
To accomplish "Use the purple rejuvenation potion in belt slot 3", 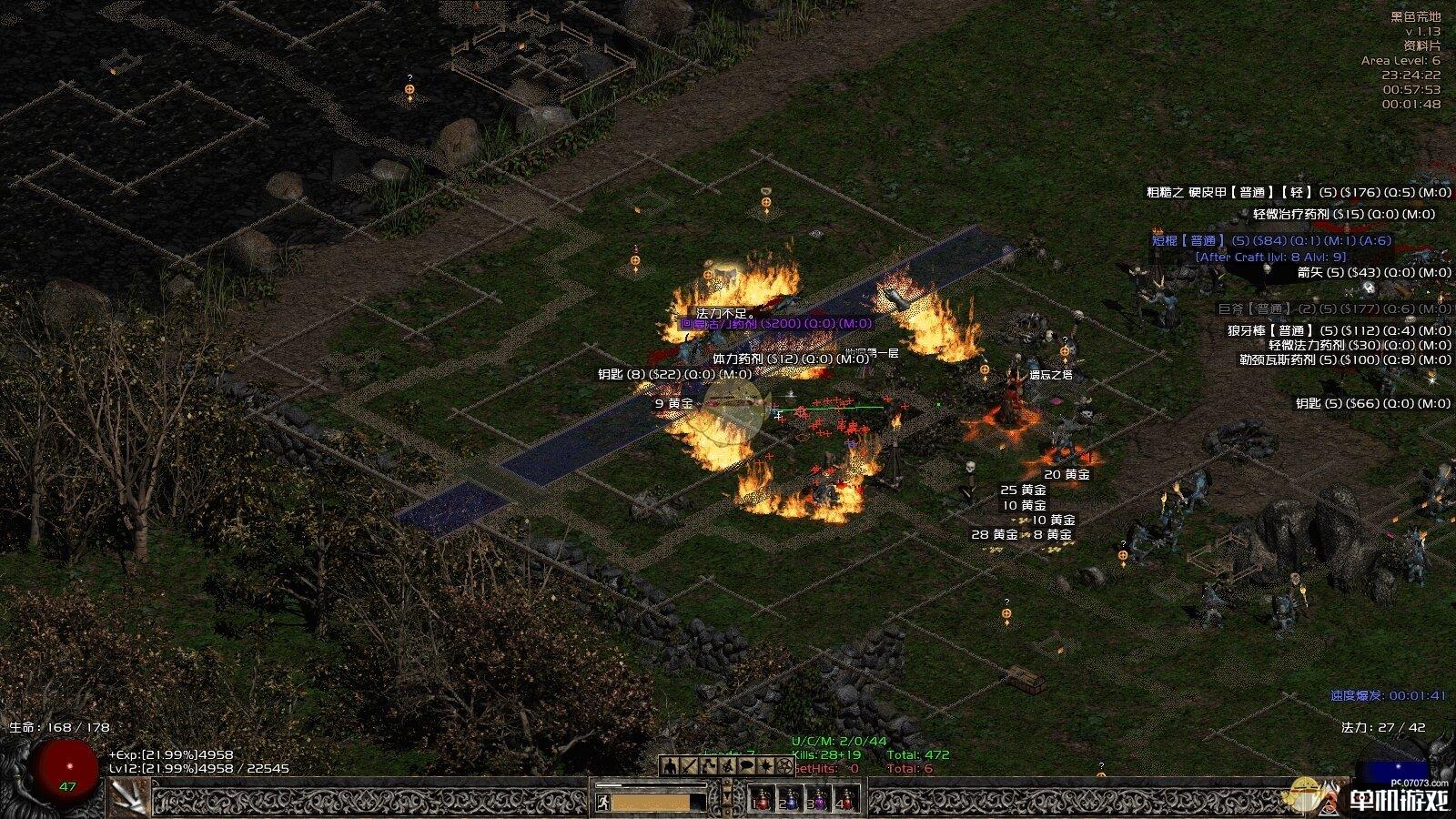I will 818,800.
